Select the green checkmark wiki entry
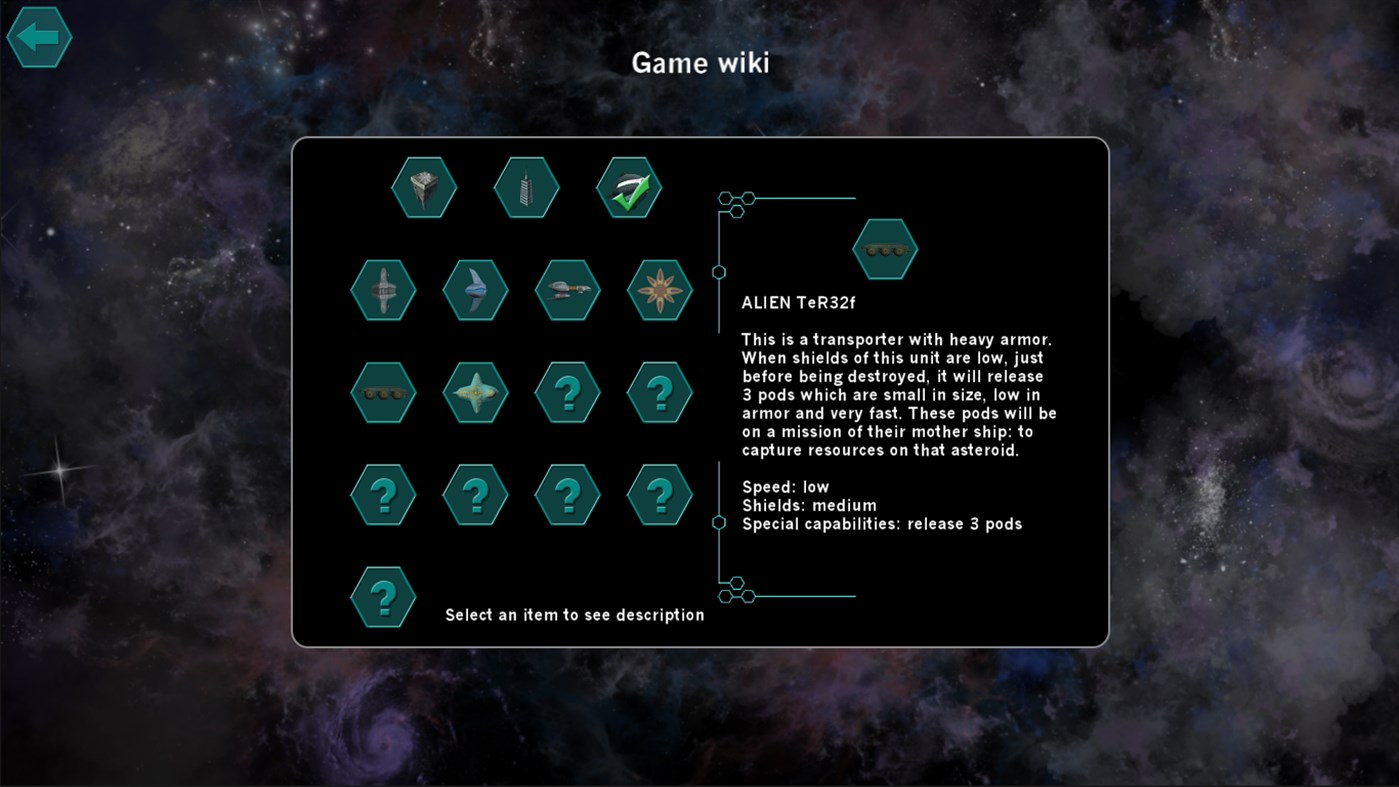 coord(627,187)
